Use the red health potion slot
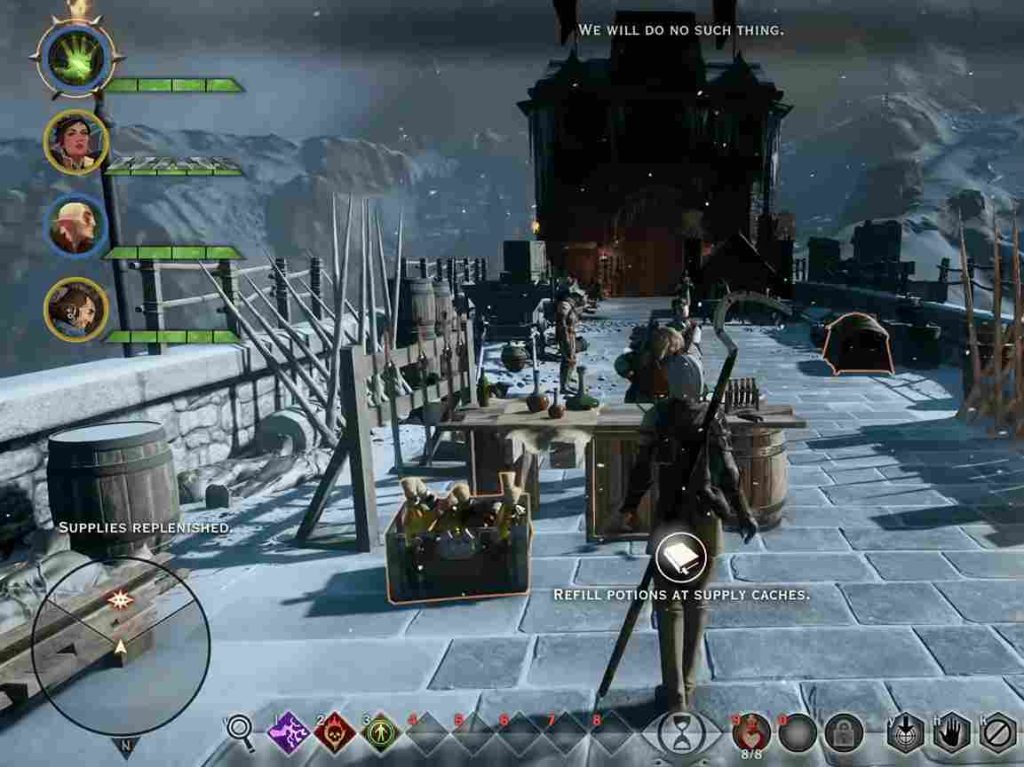 752,733
